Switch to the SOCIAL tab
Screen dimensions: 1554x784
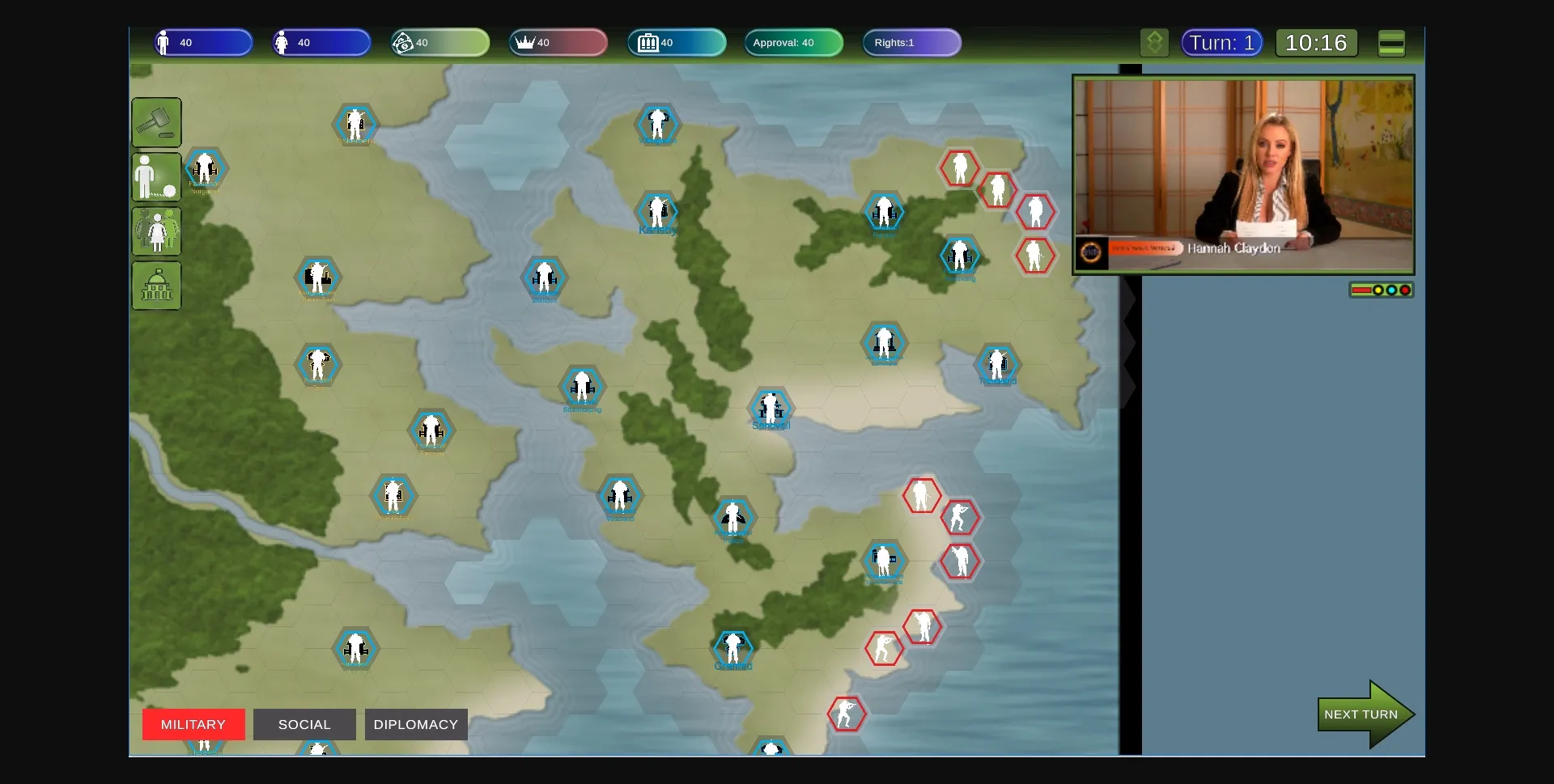point(304,724)
